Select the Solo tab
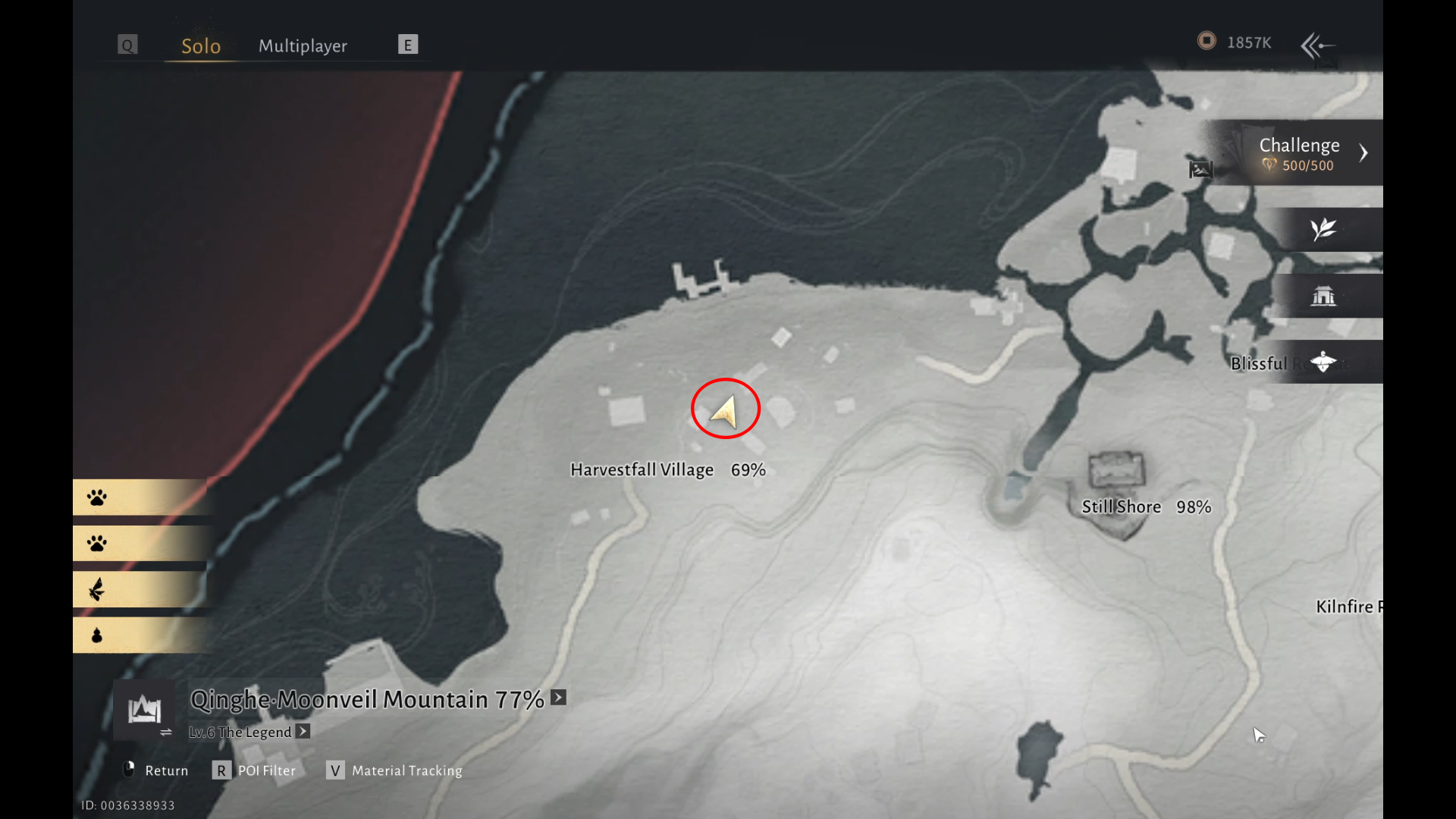The height and width of the screenshot is (819, 1456). (201, 45)
